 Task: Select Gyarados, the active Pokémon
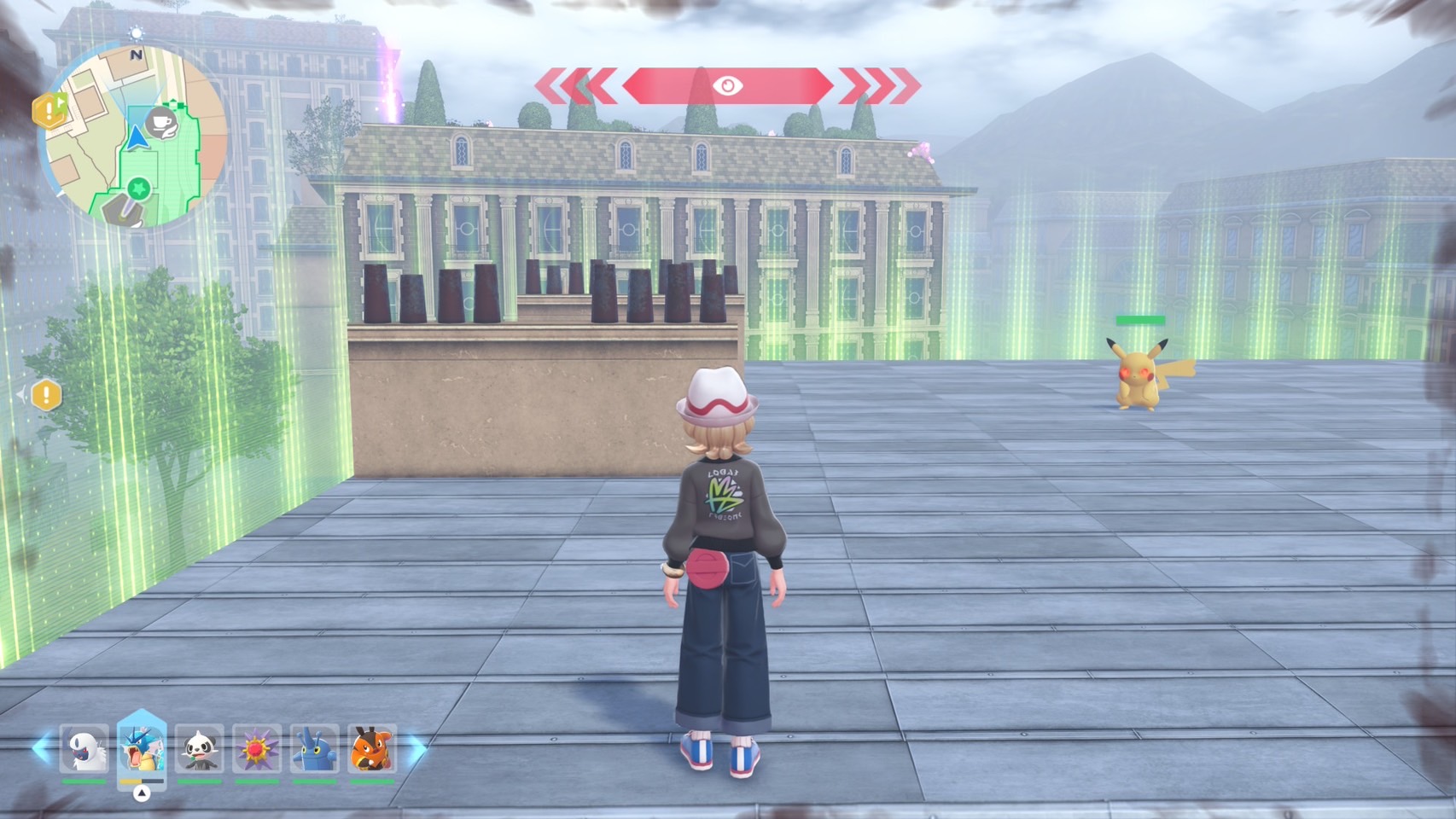[x=141, y=748]
